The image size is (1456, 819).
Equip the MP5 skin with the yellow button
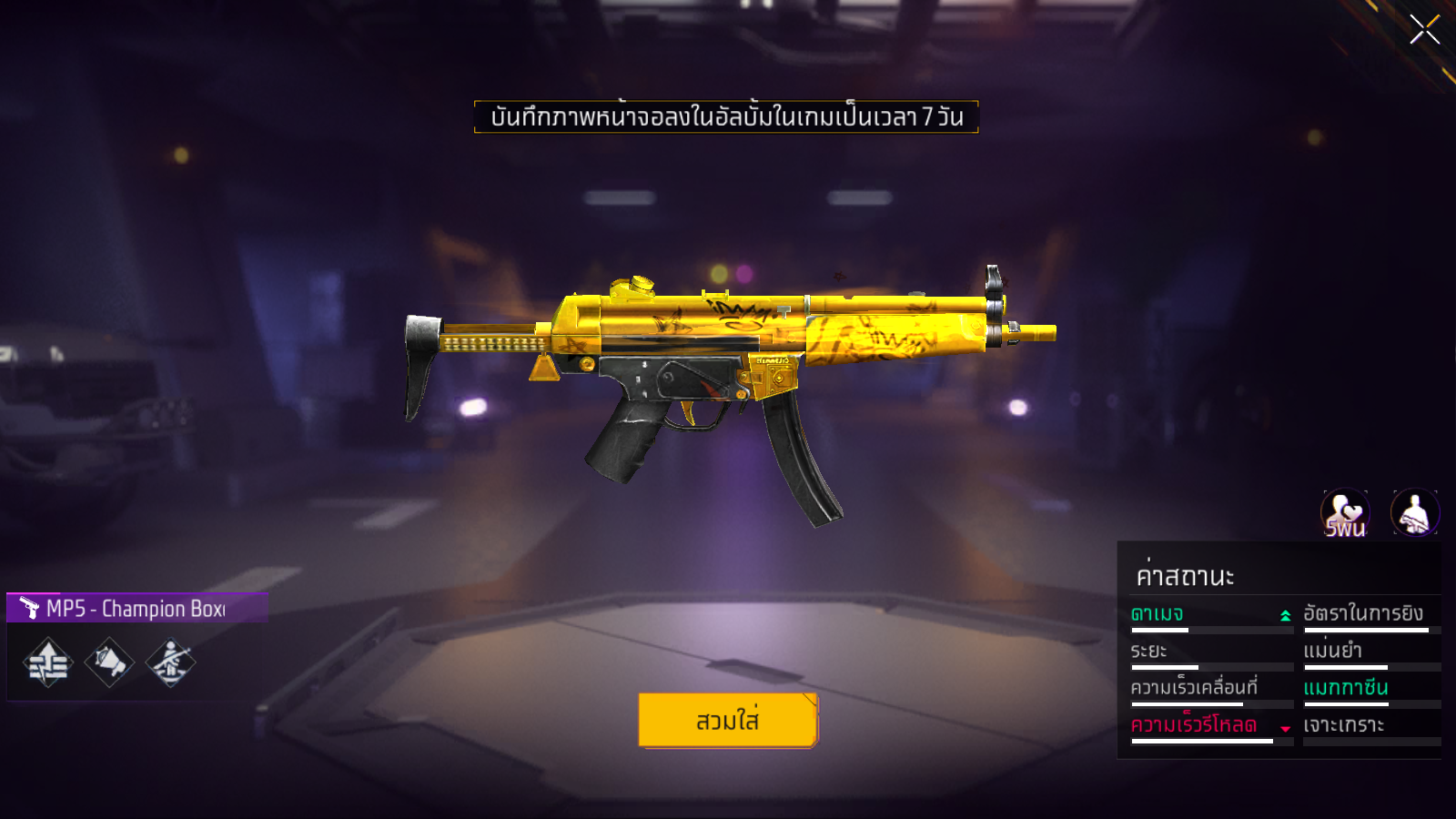click(728, 720)
